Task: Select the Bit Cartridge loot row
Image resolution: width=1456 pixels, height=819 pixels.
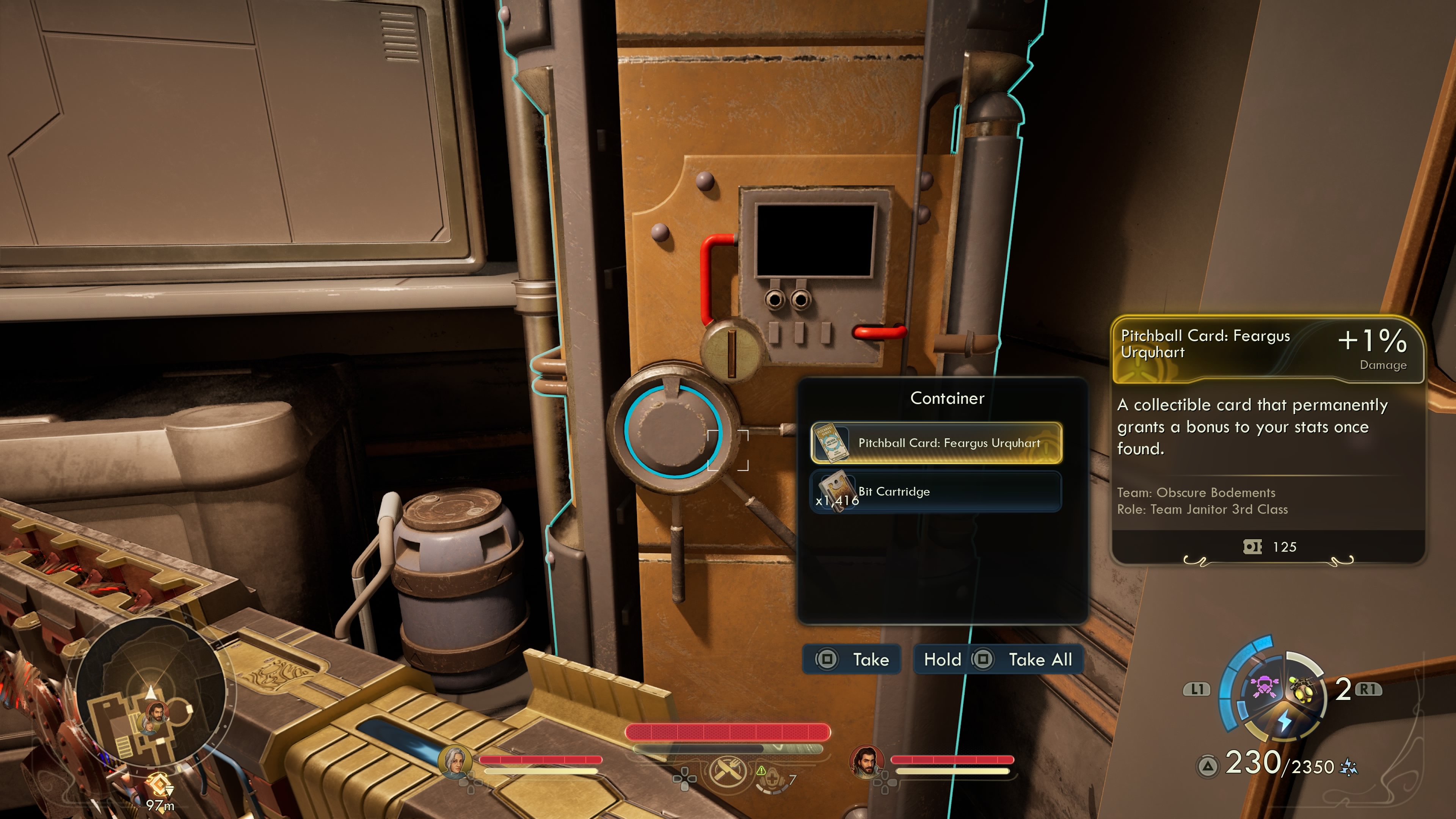Action: point(936,492)
